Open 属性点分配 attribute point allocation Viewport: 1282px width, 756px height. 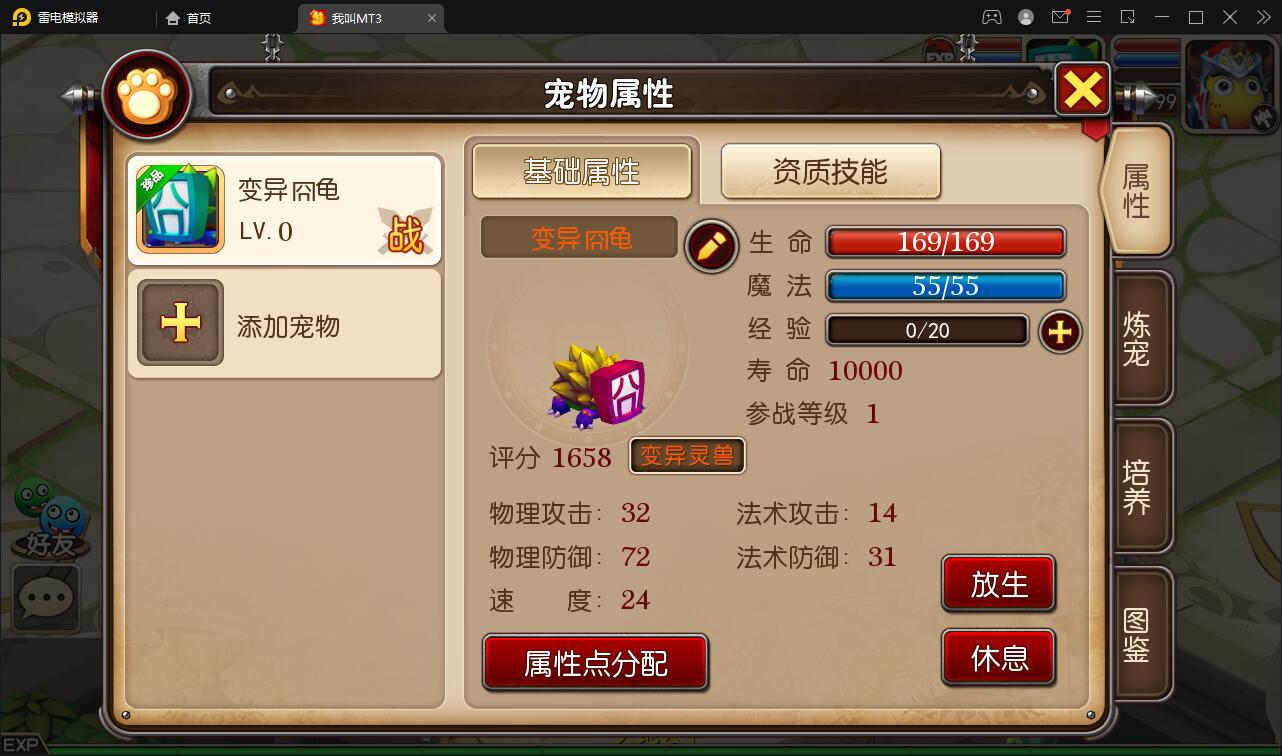(x=594, y=661)
